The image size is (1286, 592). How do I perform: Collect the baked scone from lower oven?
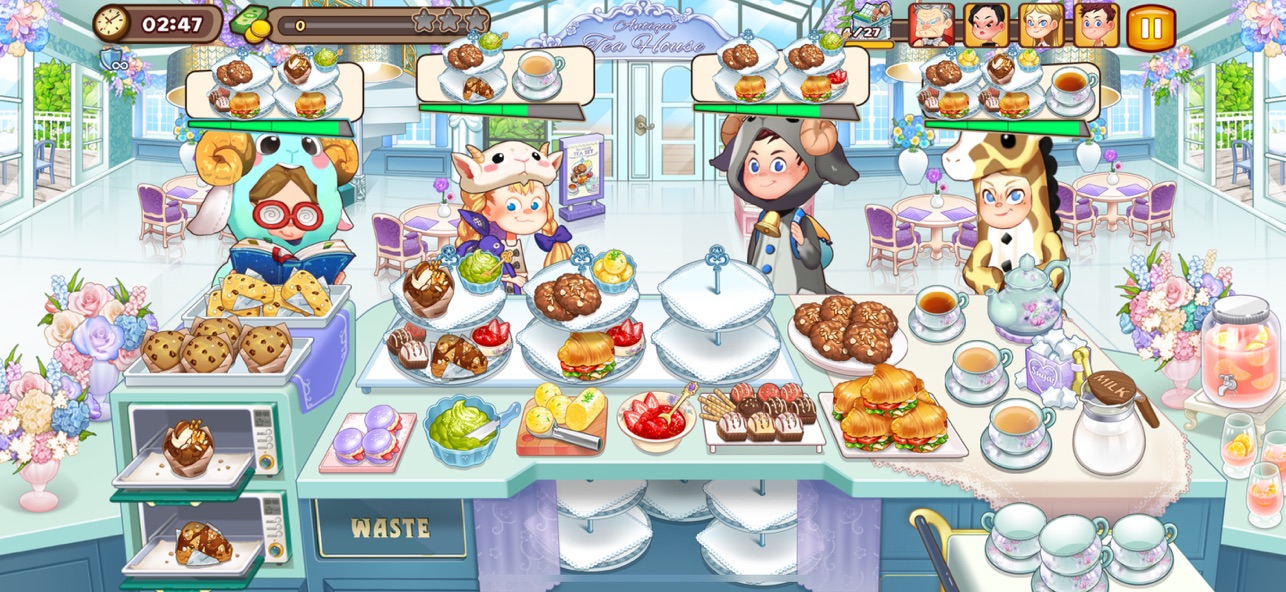point(203,542)
